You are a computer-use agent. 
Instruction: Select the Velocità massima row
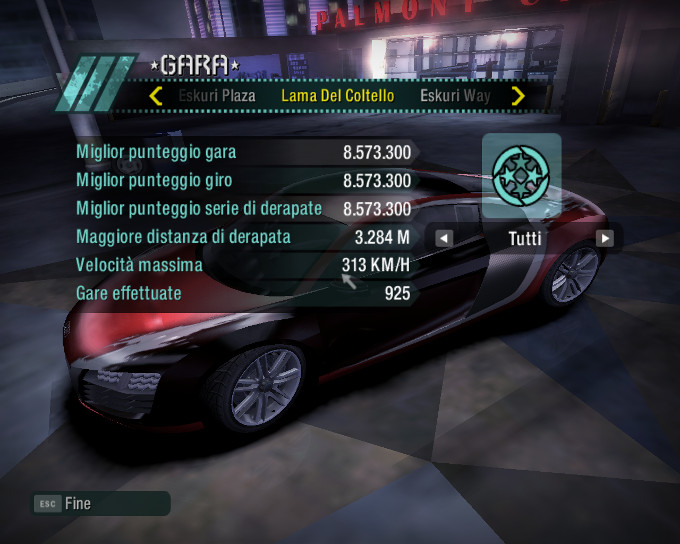coord(243,266)
